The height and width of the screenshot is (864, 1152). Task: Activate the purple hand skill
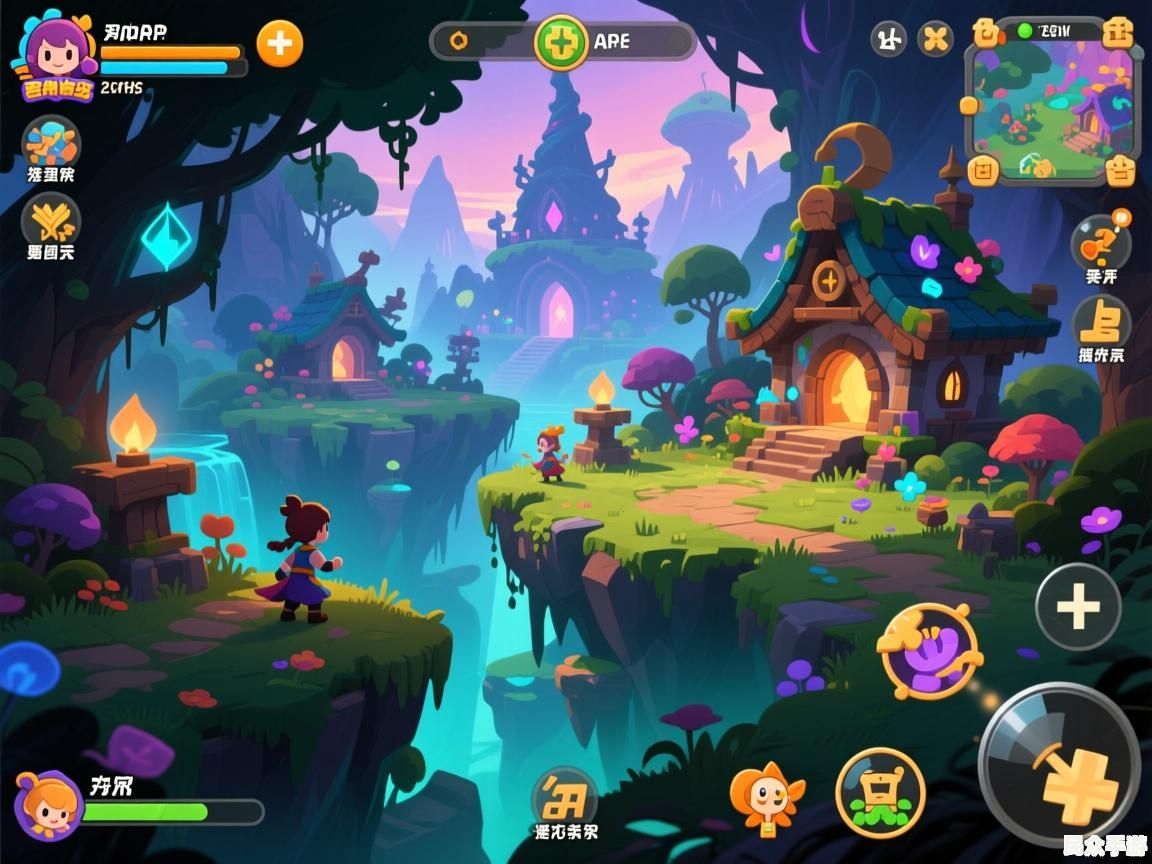(930, 652)
